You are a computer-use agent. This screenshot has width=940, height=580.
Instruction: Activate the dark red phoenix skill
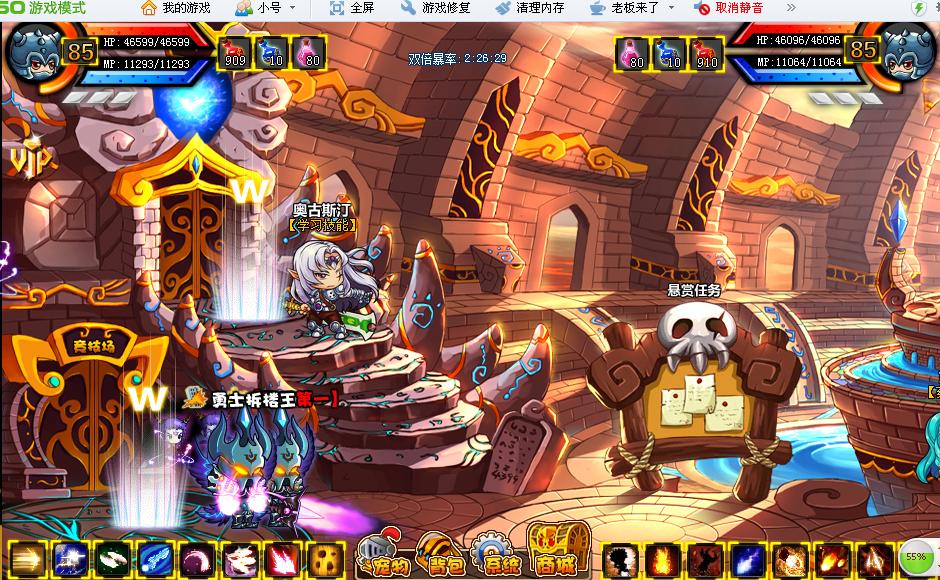tap(705, 559)
